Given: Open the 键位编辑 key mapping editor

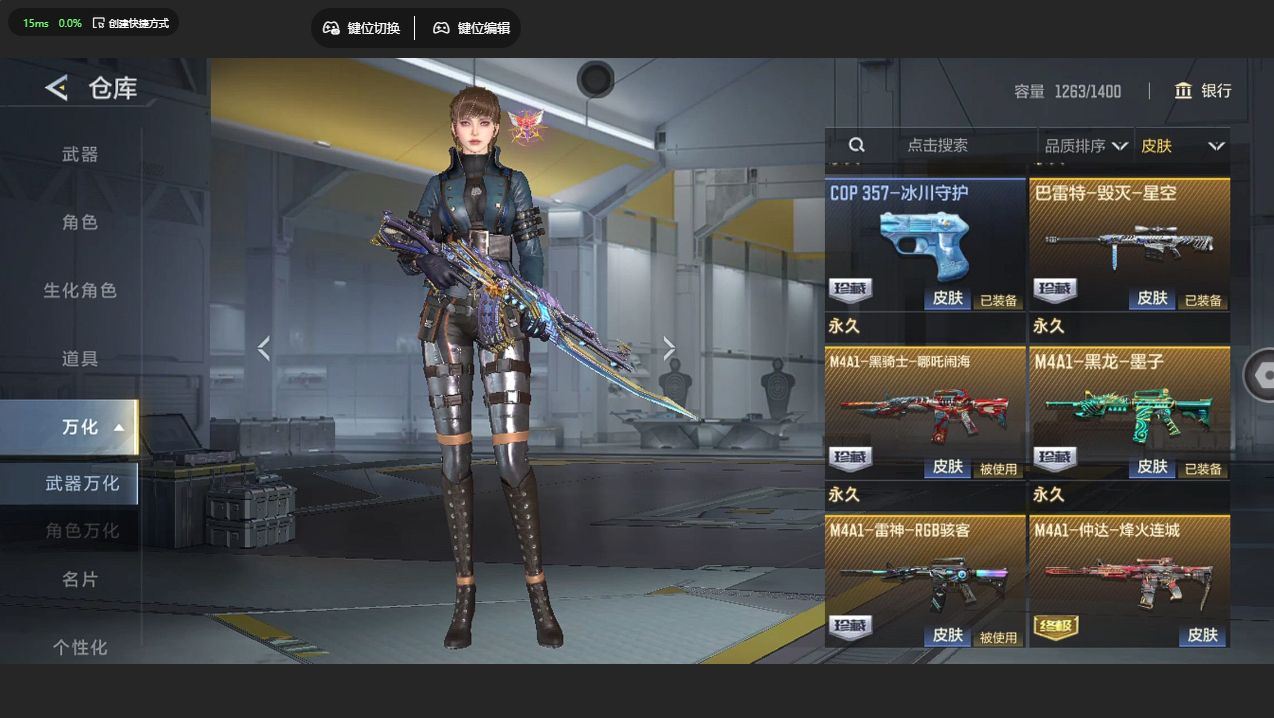Looking at the screenshot, I should click(x=471, y=28).
